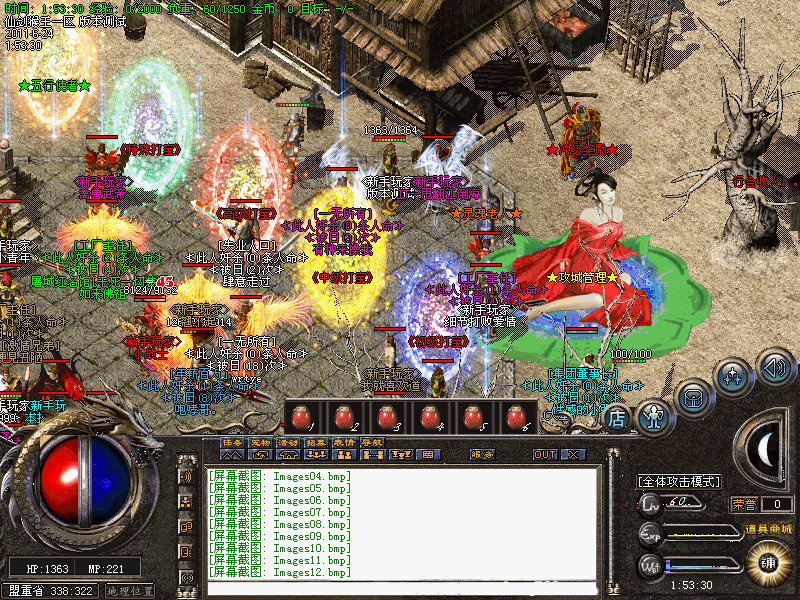Click the chat text input field

400,589
